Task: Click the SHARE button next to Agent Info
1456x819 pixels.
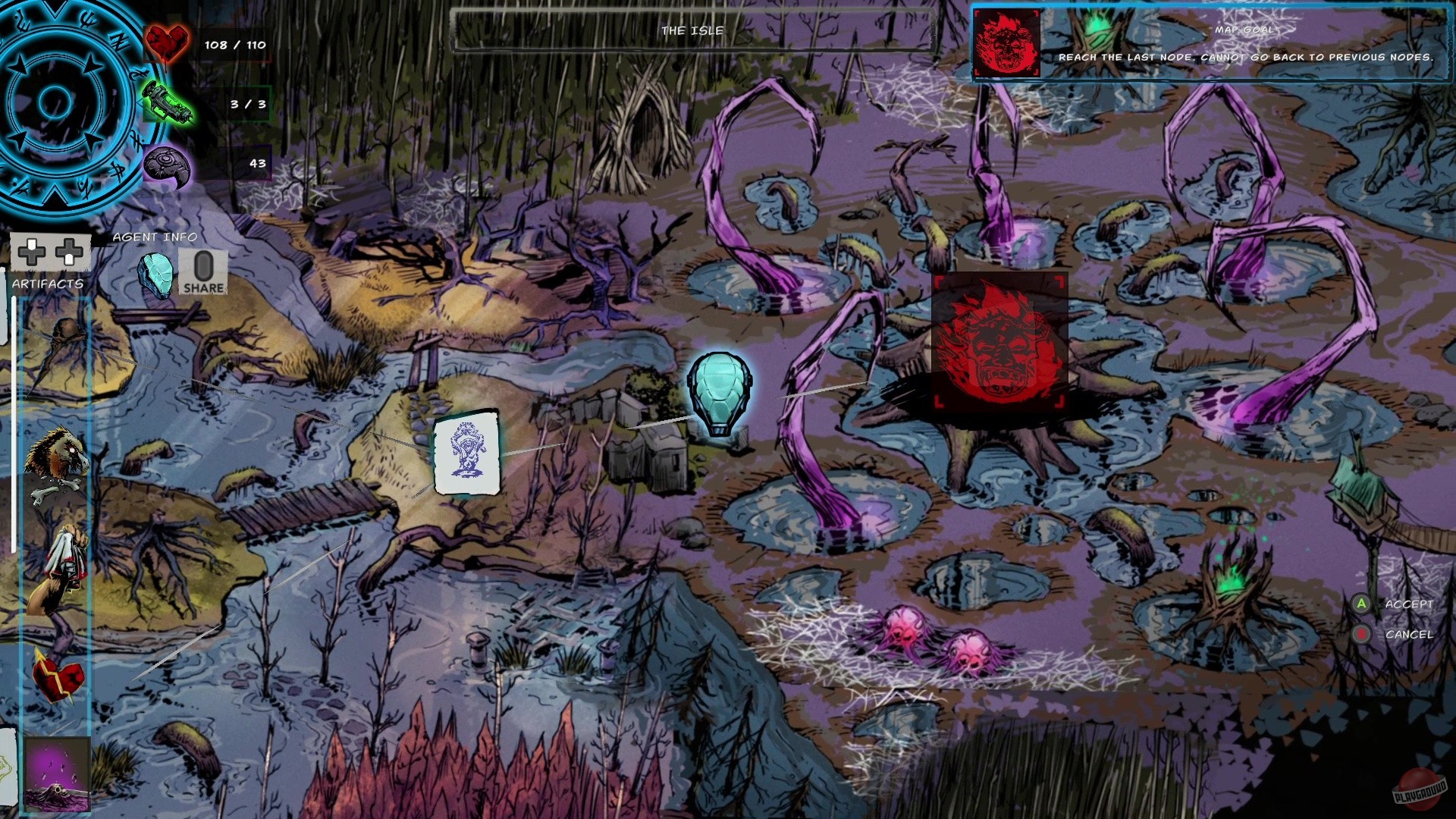Action: (203, 271)
